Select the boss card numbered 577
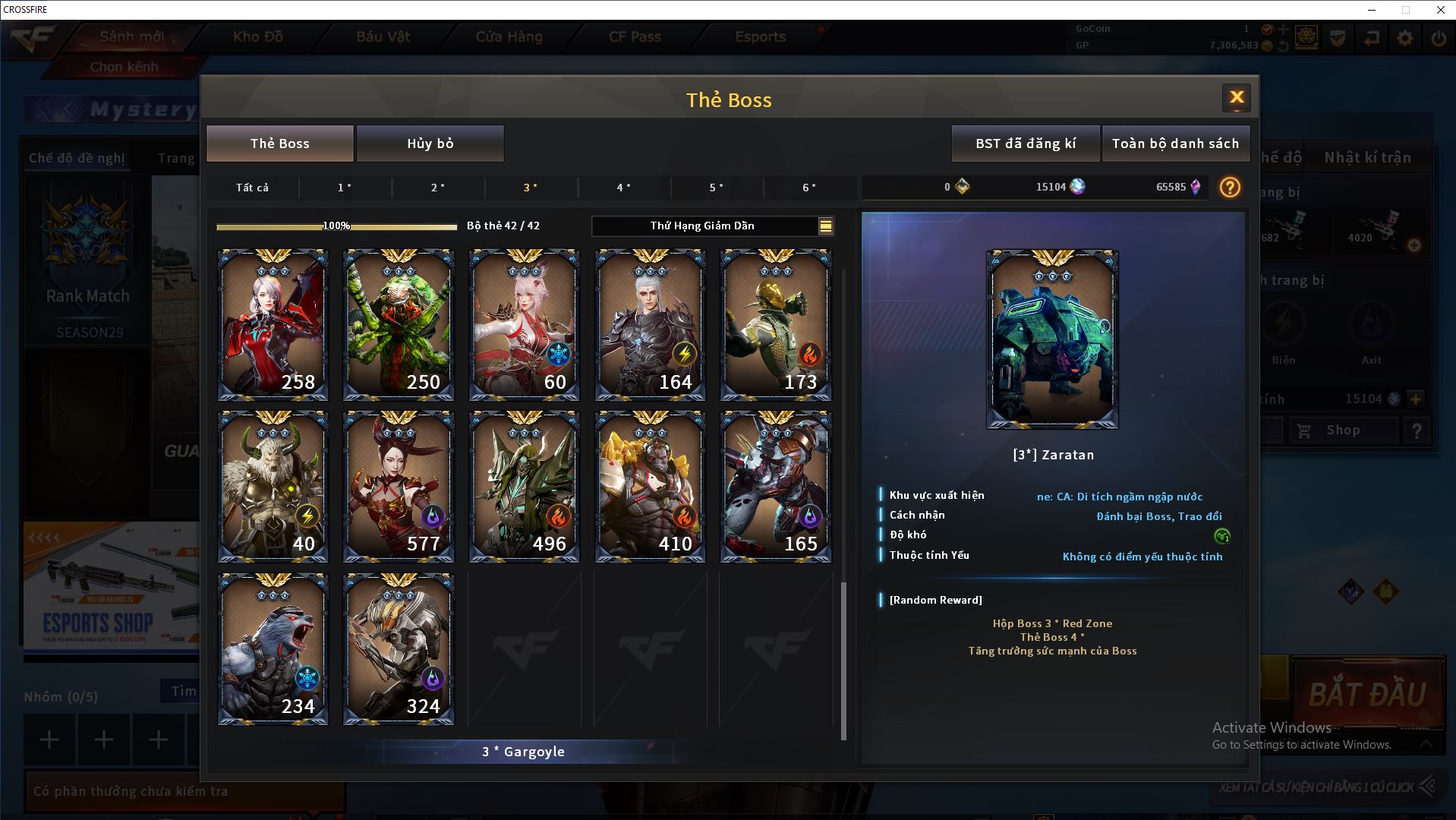The height and width of the screenshot is (820, 1456). click(x=399, y=487)
